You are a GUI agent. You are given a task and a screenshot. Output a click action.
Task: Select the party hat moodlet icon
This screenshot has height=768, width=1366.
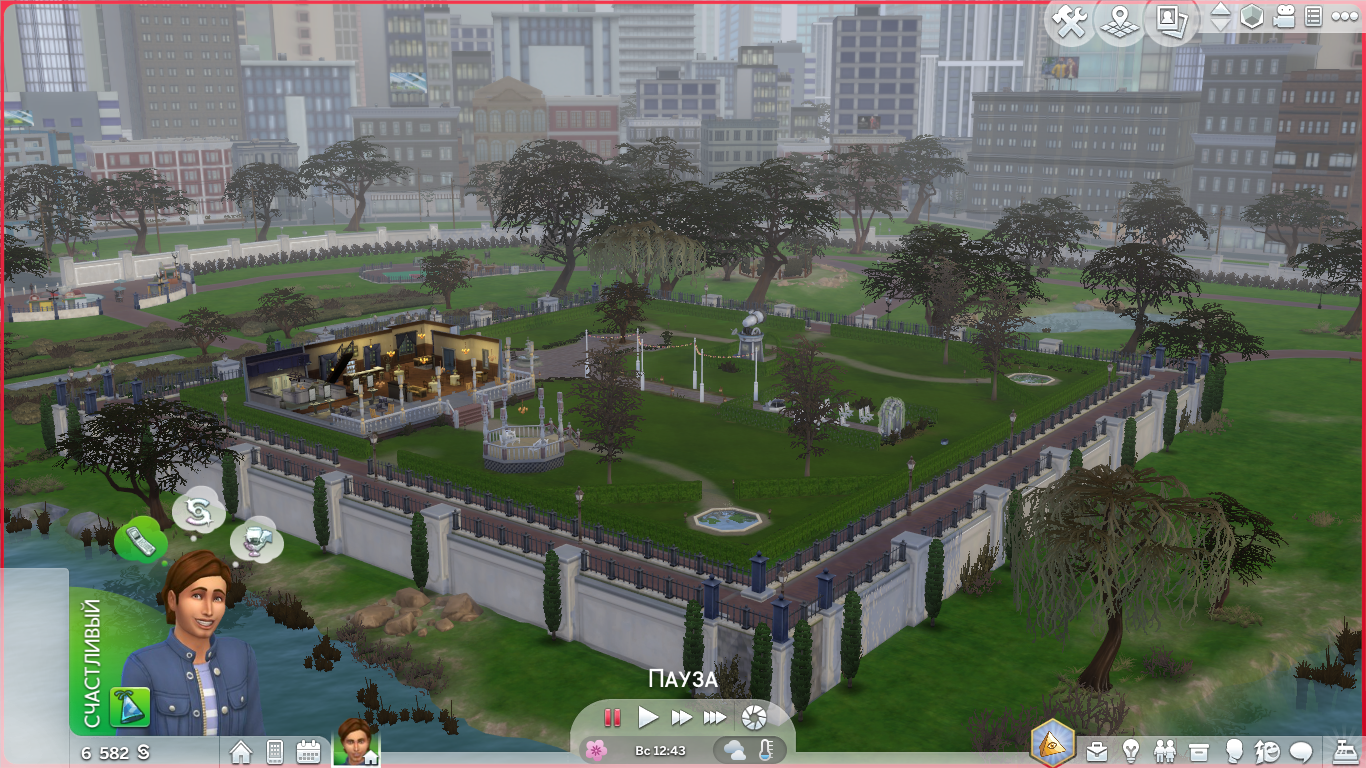point(136,707)
